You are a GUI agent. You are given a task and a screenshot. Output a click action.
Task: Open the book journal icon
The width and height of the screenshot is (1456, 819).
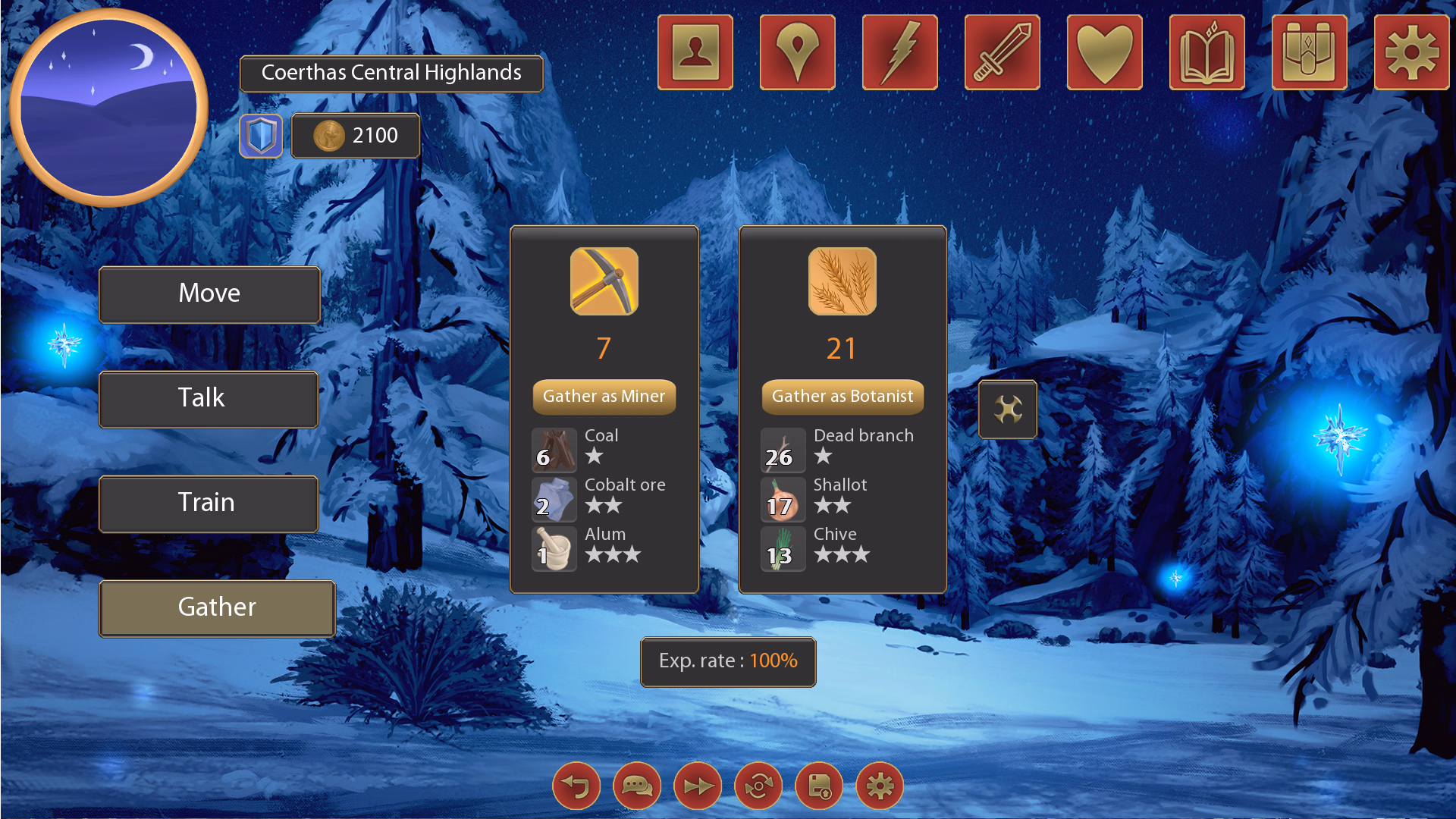[x=1207, y=52]
